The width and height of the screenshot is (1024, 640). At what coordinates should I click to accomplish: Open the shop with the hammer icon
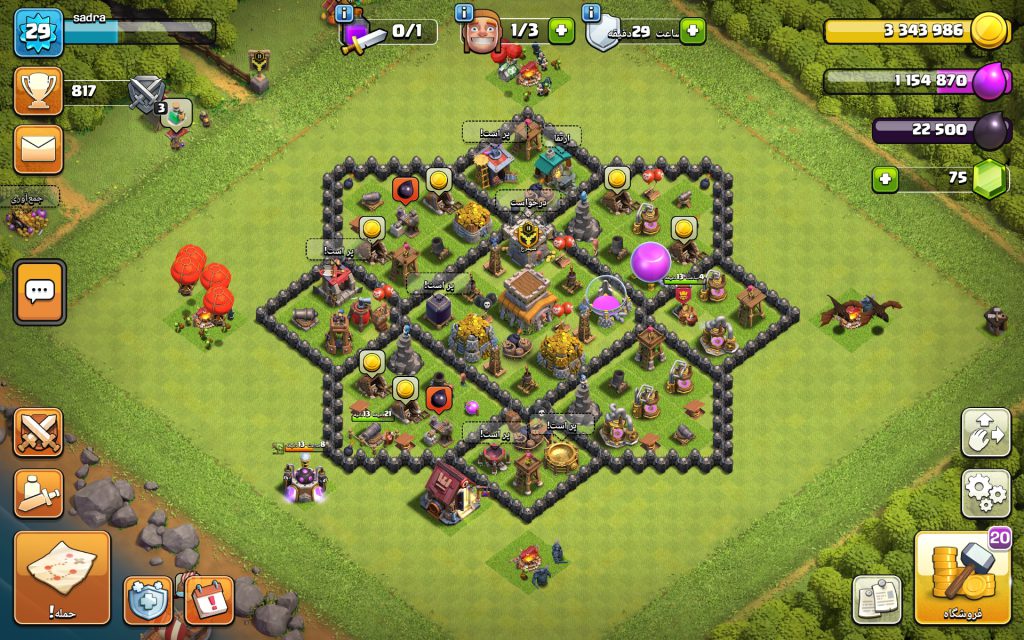coord(963,578)
